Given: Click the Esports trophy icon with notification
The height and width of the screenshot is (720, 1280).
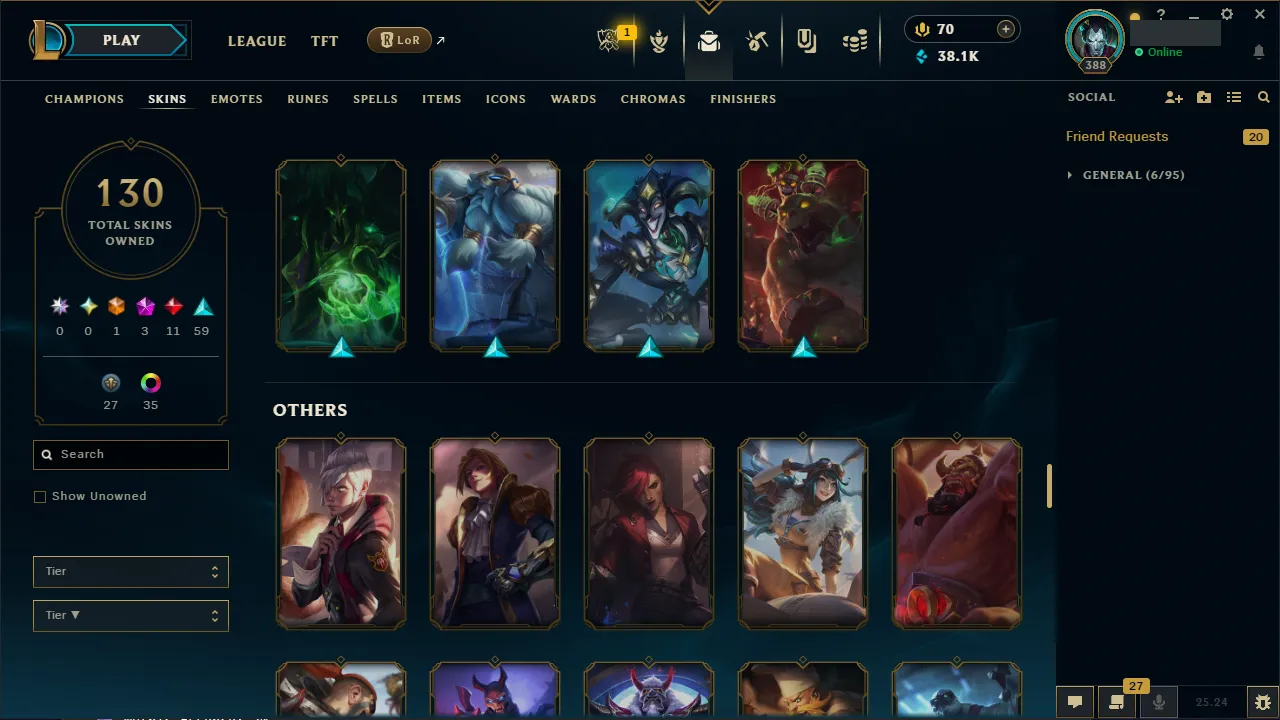Looking at the screenshot, I should click(610, 37).
